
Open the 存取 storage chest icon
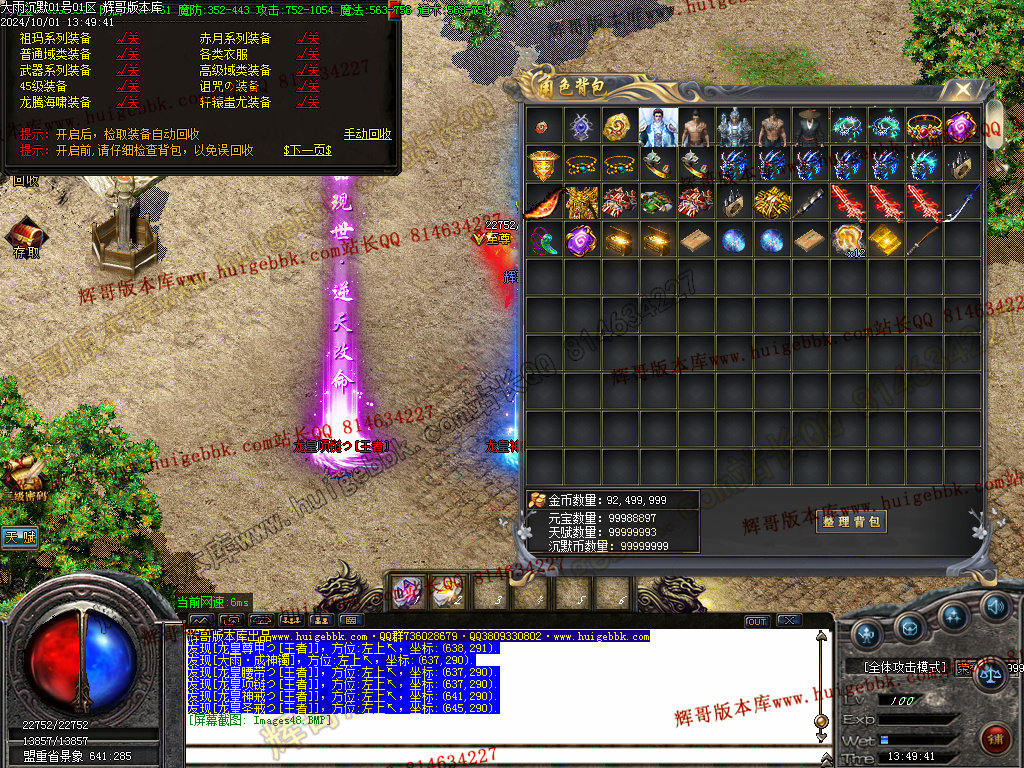point(26,237)
